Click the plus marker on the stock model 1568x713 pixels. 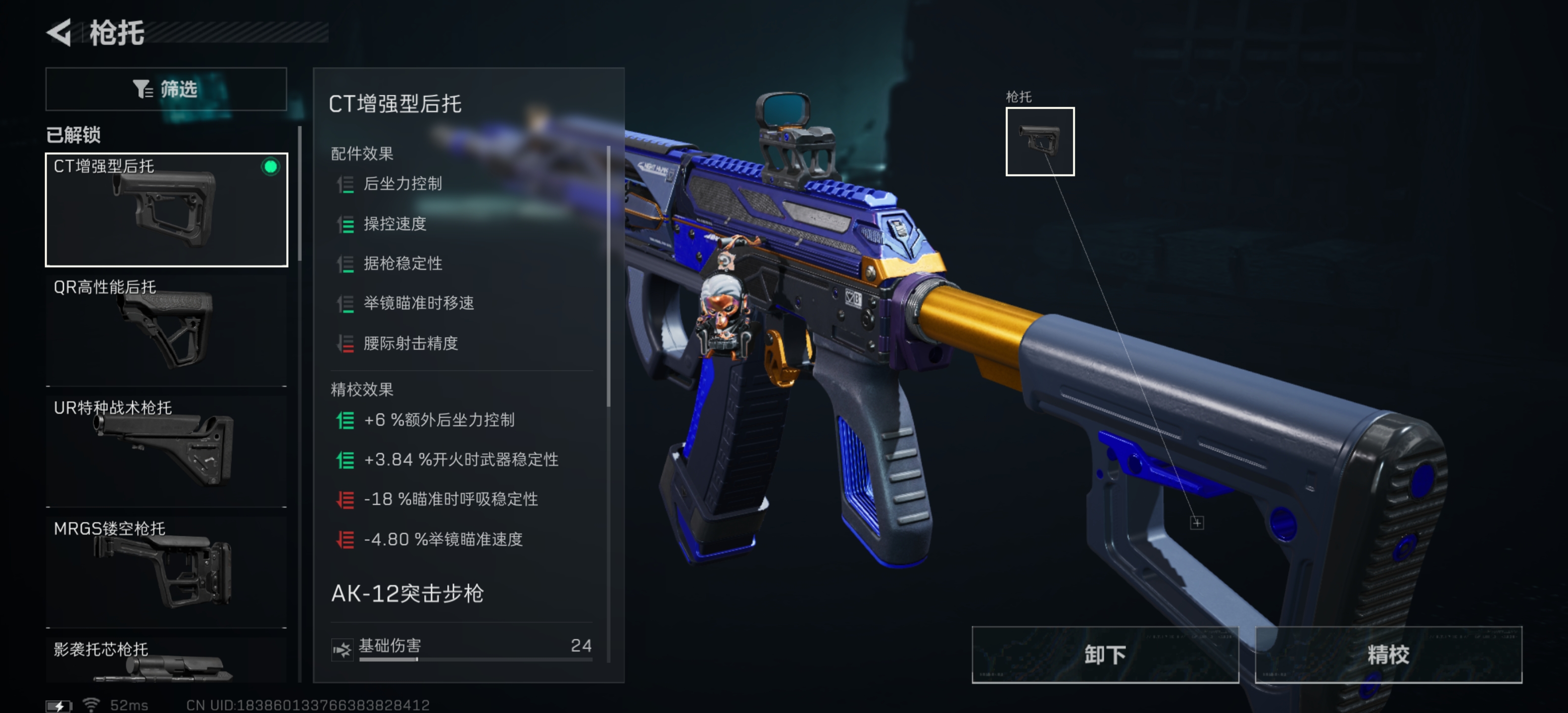[1196, 522]
